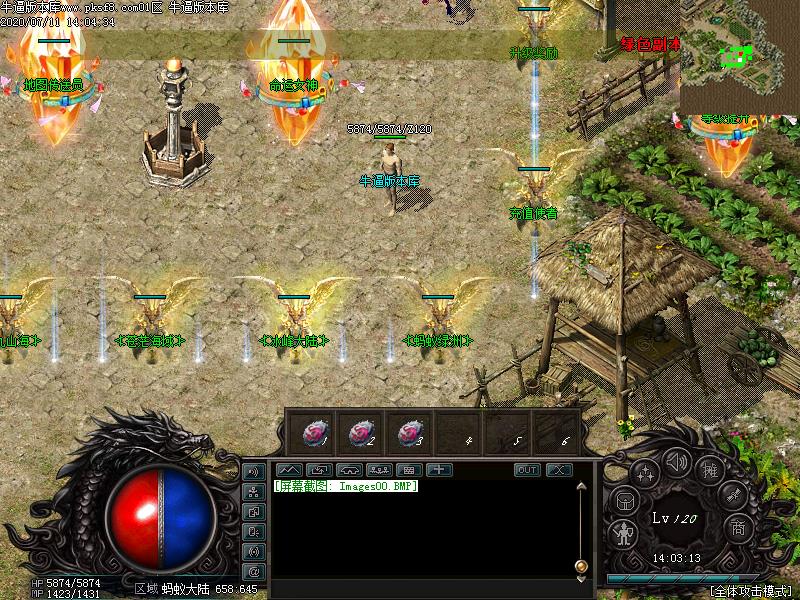Close the chat panel with the X button
Screen dimensions: 800x600
(558, 470)
